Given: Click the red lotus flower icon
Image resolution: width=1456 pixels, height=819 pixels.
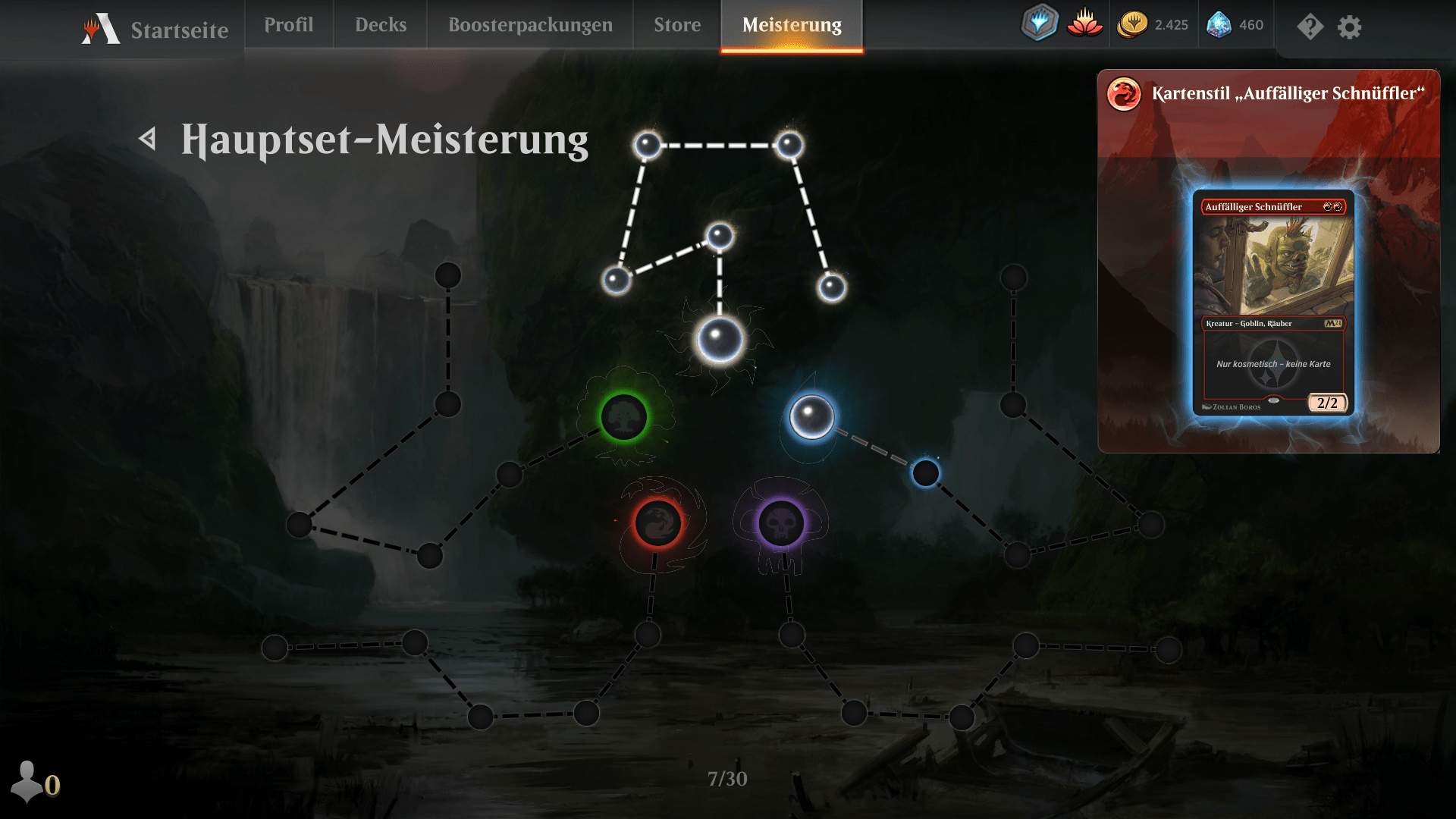Looking at the screenshot, I should click(x=1084, y=24).
